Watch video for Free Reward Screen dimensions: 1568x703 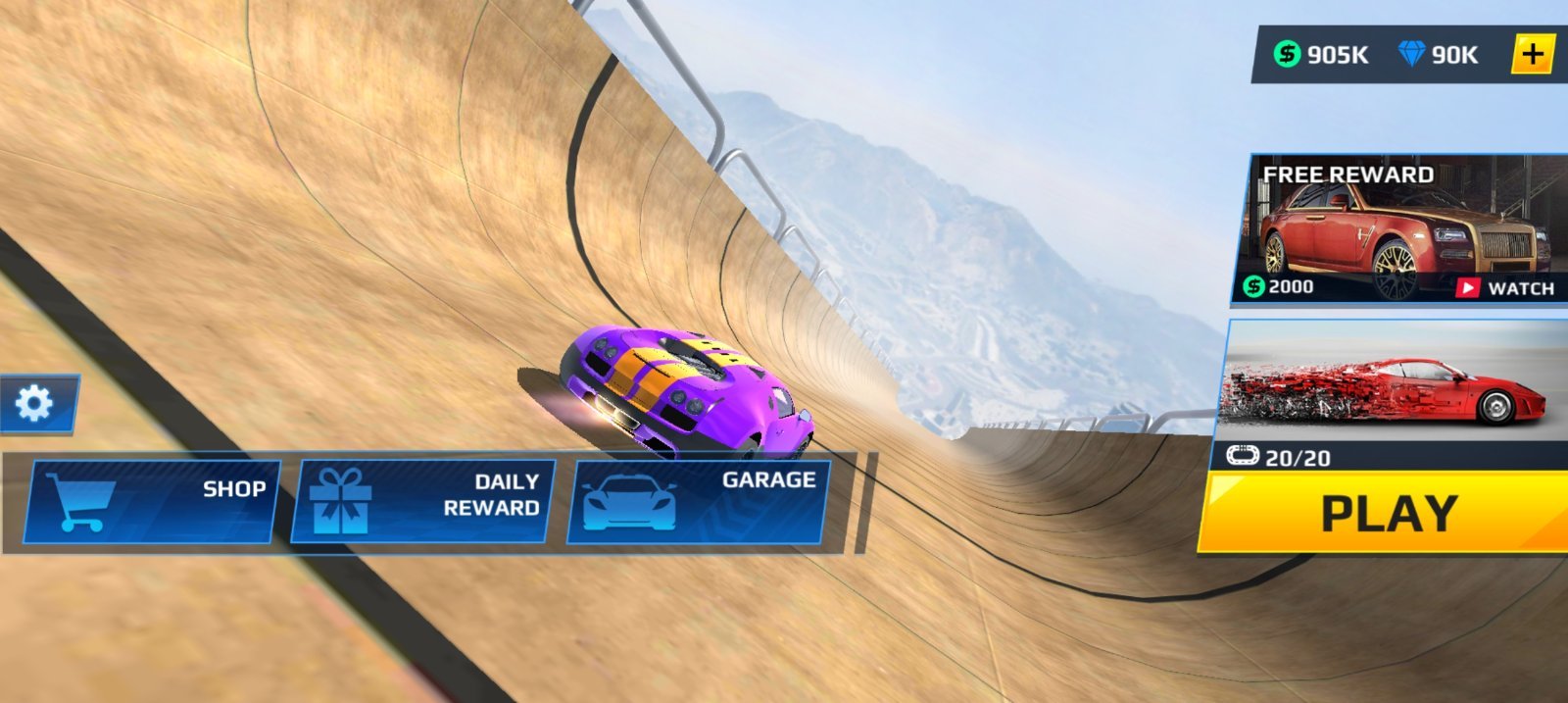[1507, 287]
